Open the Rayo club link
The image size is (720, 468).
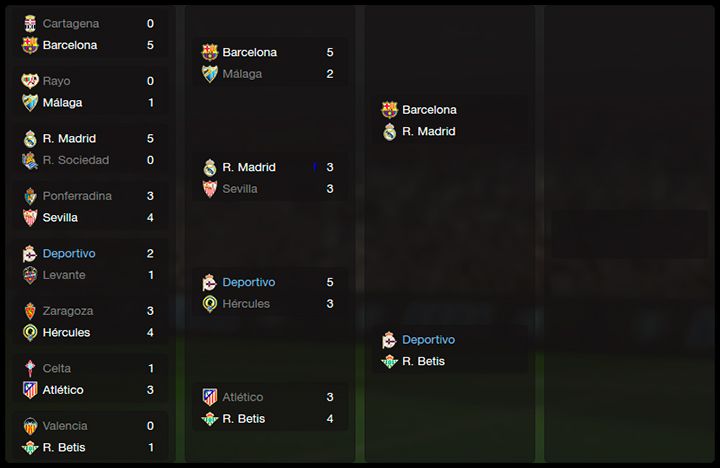tap(56, 81)
